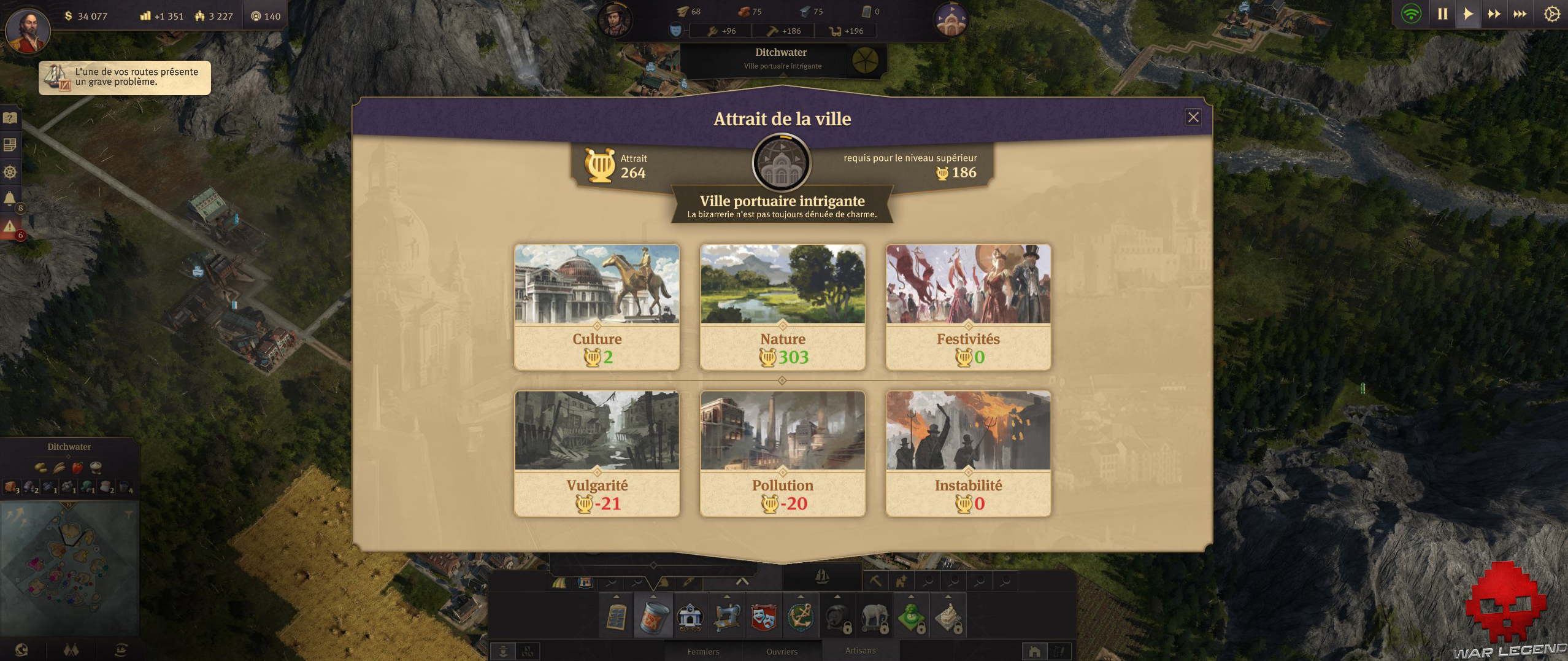
Task: Expand the arrow above the sewing machine icon
Action: coord(728,597)
